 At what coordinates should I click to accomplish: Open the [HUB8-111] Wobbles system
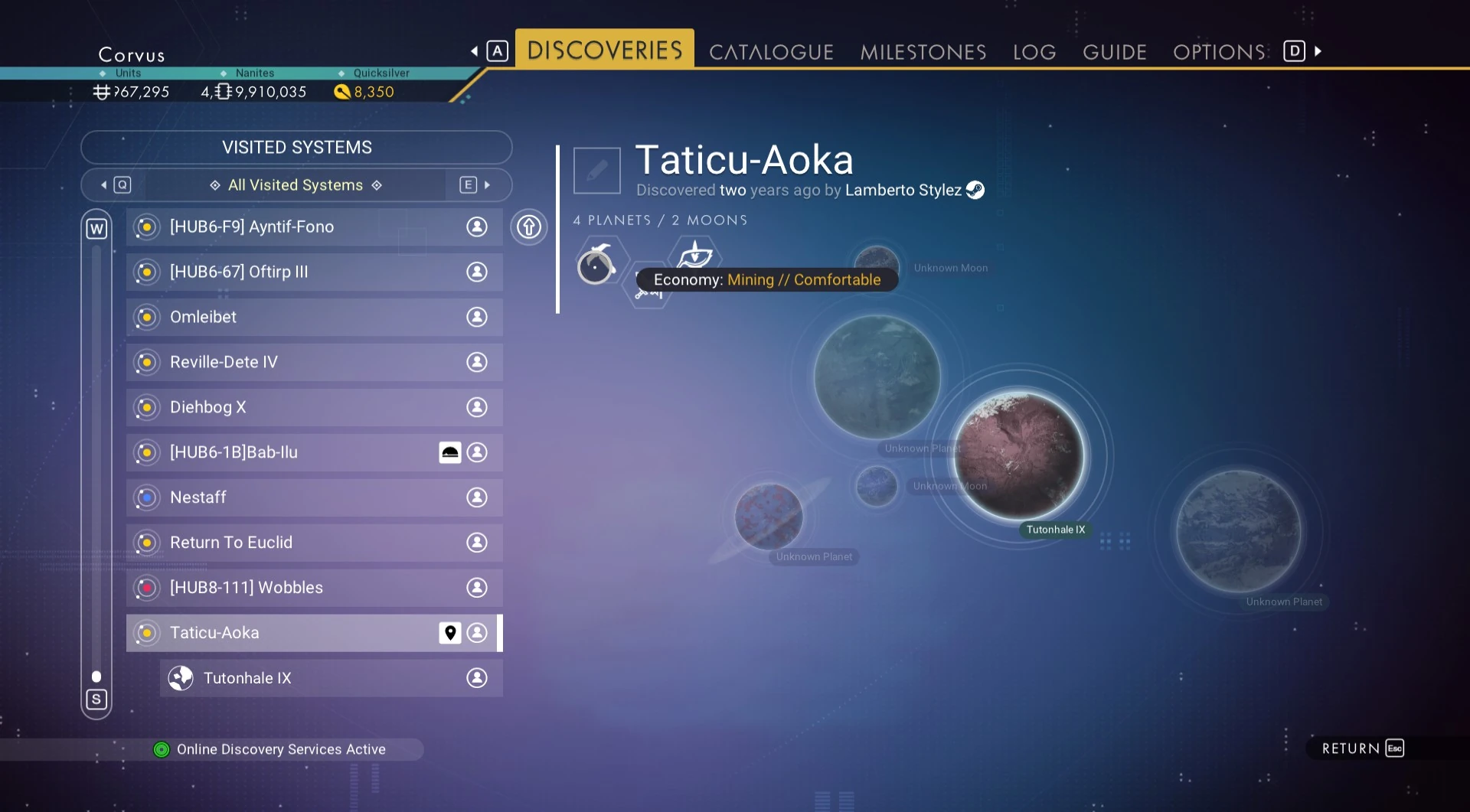pyautogui.click(x=314, y=588)
